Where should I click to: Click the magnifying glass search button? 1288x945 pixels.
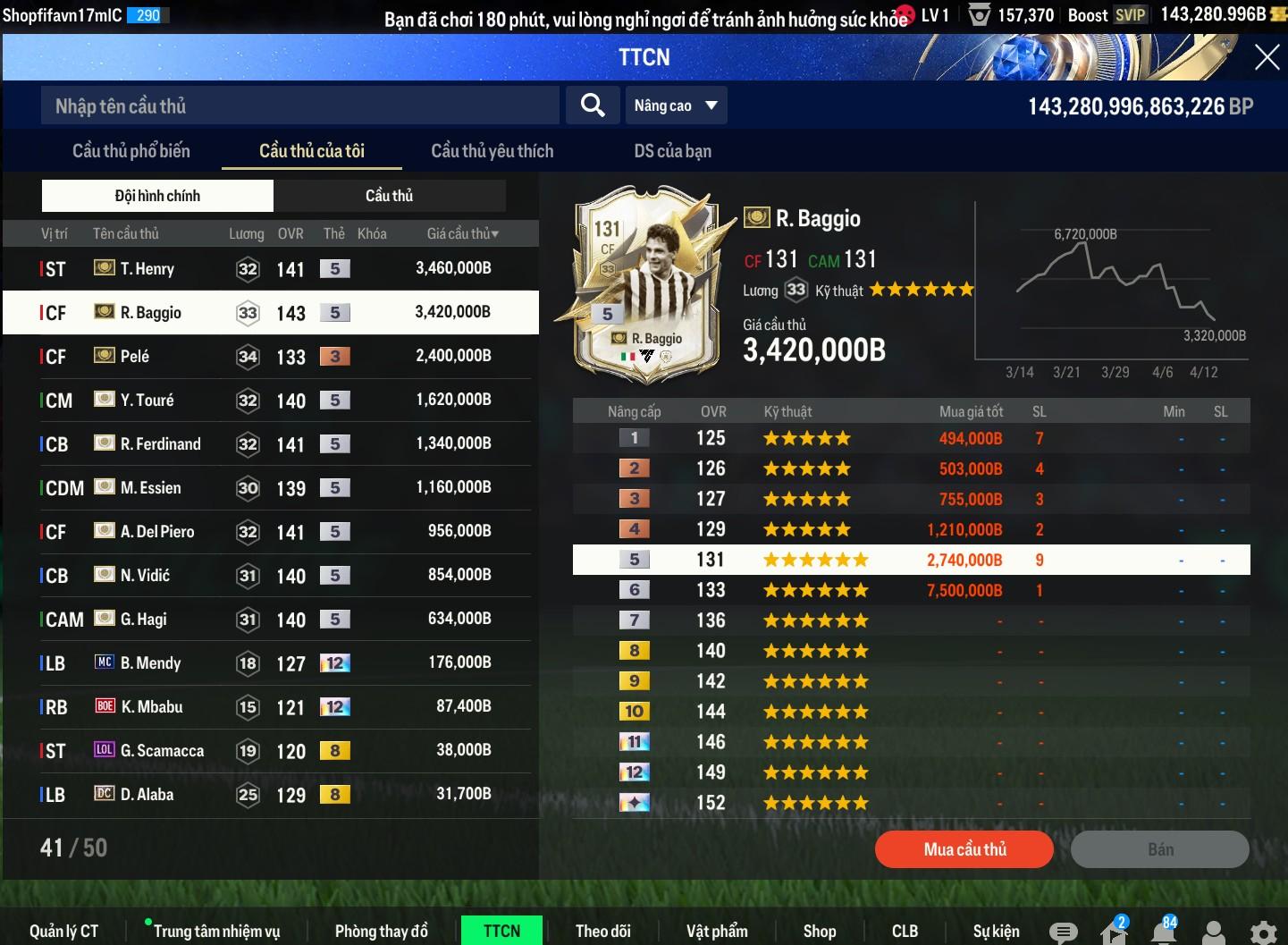[592, 105]
